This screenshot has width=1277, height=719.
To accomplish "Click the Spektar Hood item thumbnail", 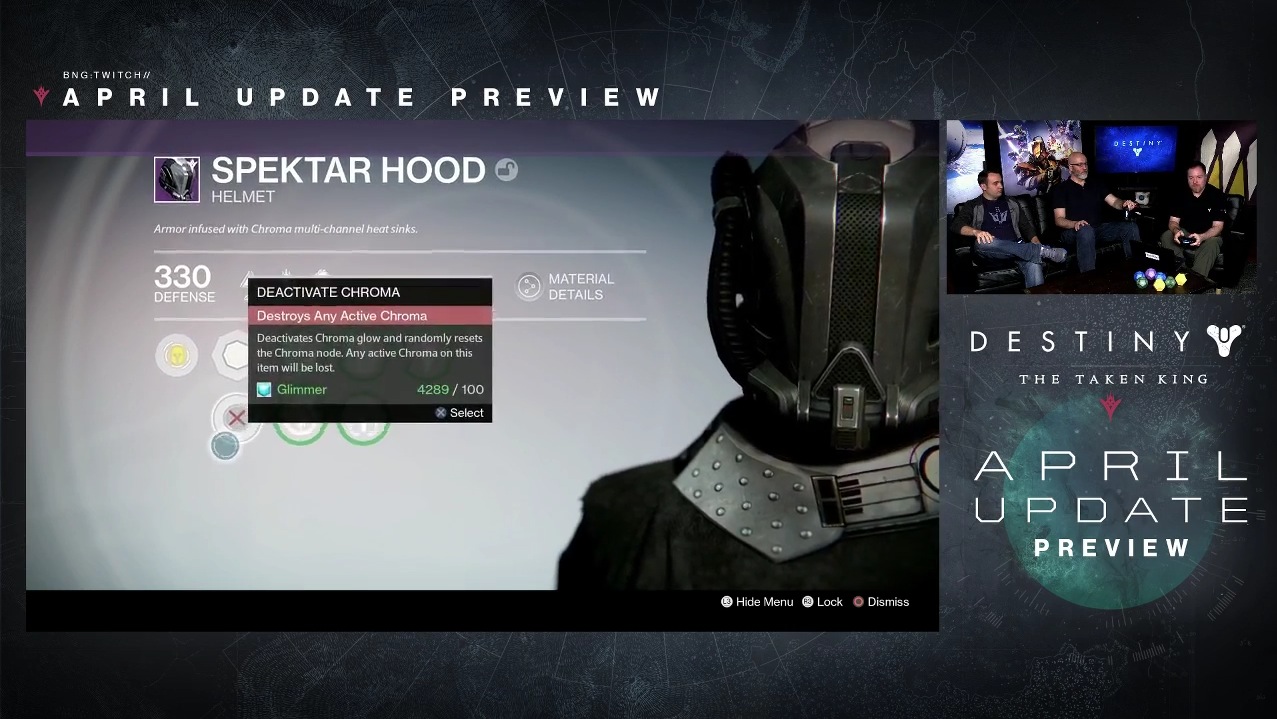I will [177, 179].
